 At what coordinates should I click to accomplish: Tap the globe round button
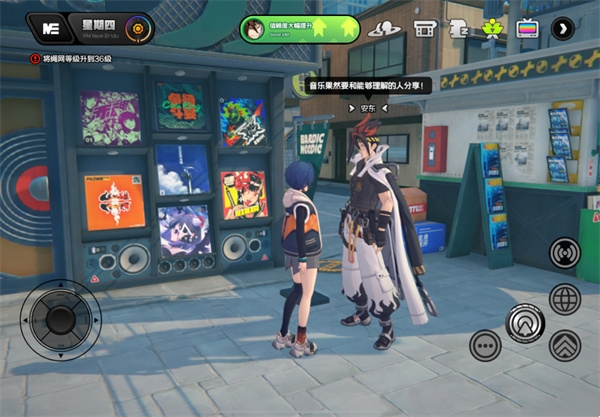pos(565,299)
